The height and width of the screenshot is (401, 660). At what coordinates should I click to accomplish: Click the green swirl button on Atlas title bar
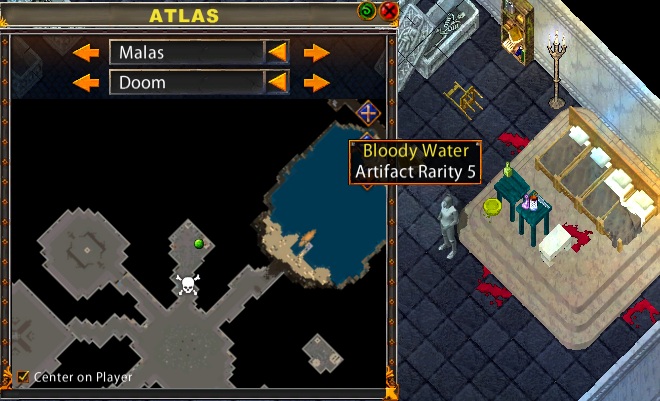(x=369, y=11)
